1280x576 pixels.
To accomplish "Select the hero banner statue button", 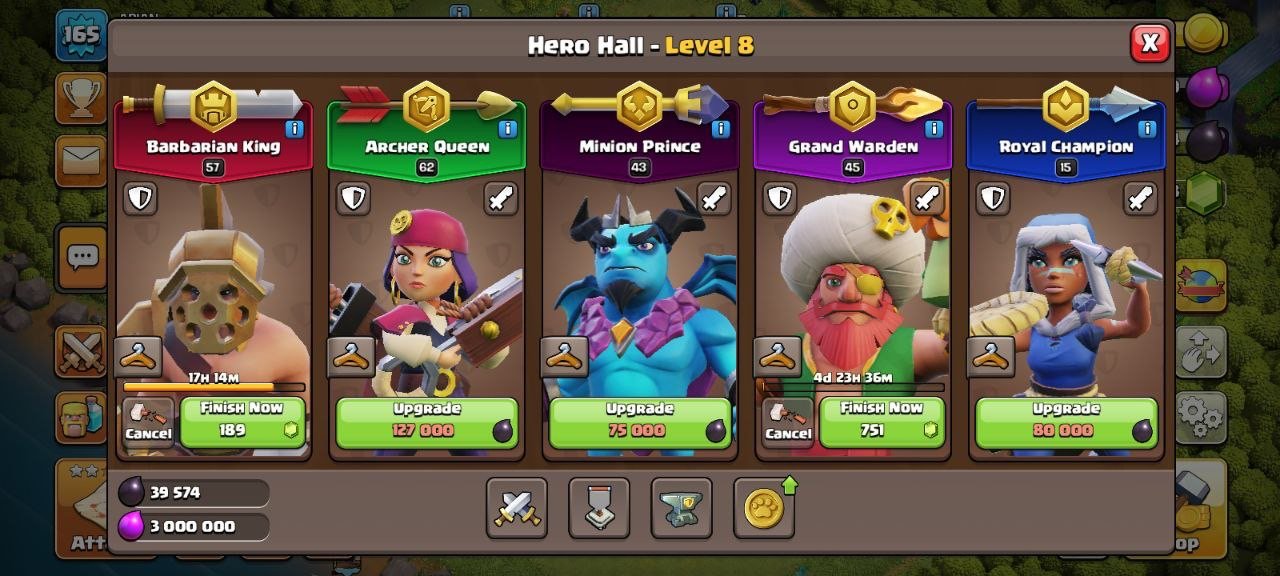I will 599,508.
